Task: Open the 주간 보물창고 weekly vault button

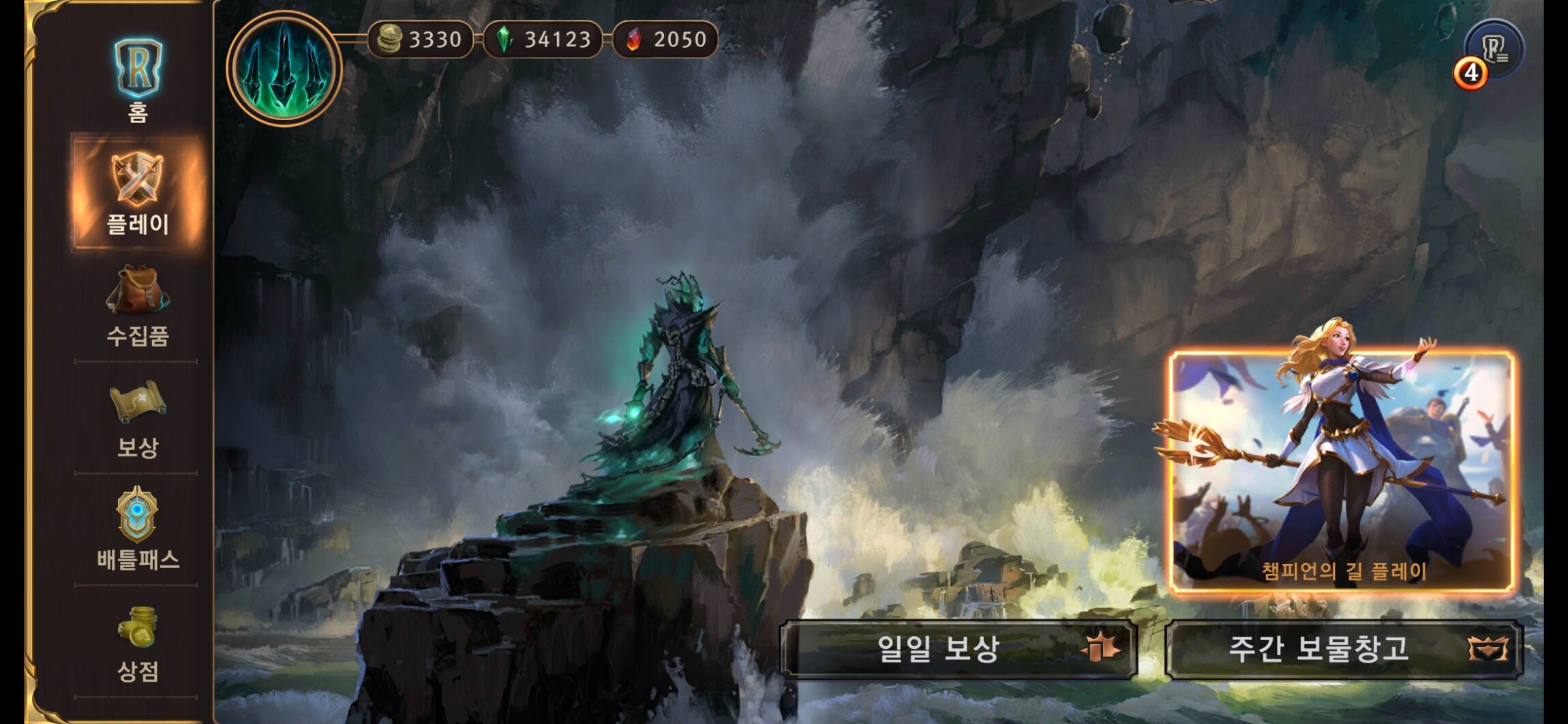Action: coord(1343,648)
